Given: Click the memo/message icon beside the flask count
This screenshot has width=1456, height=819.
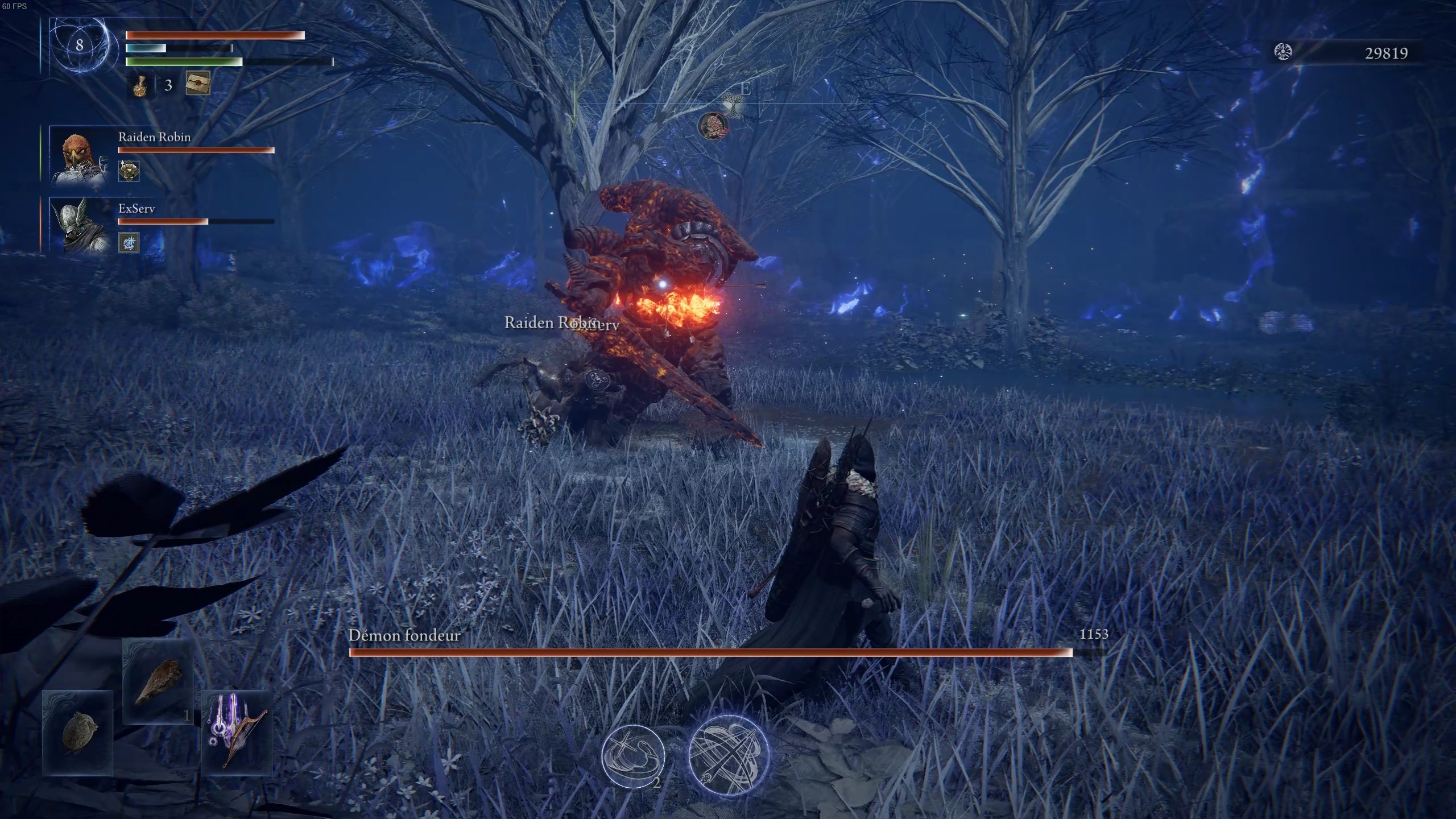Looking at the screenshot, I should pos(197,84).
